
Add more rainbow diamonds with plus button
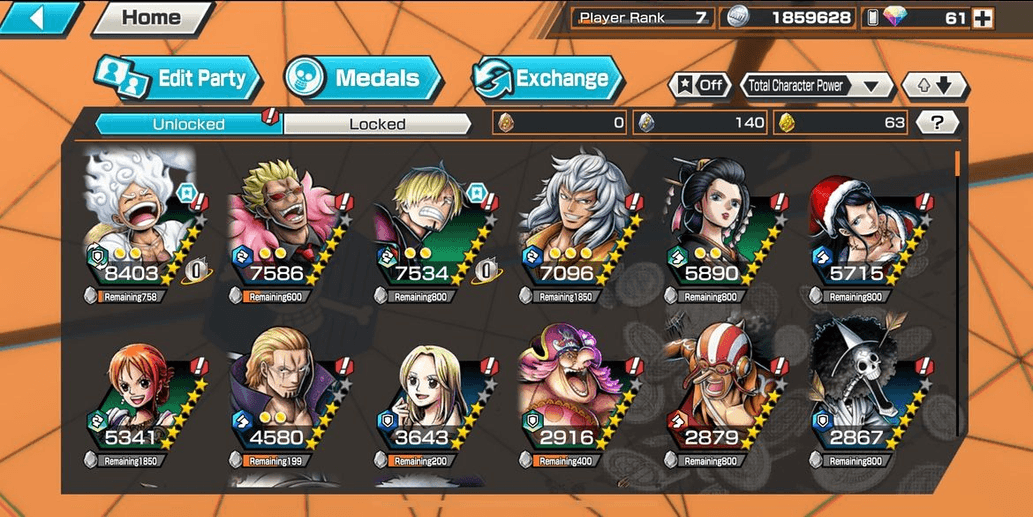(983, 17)
